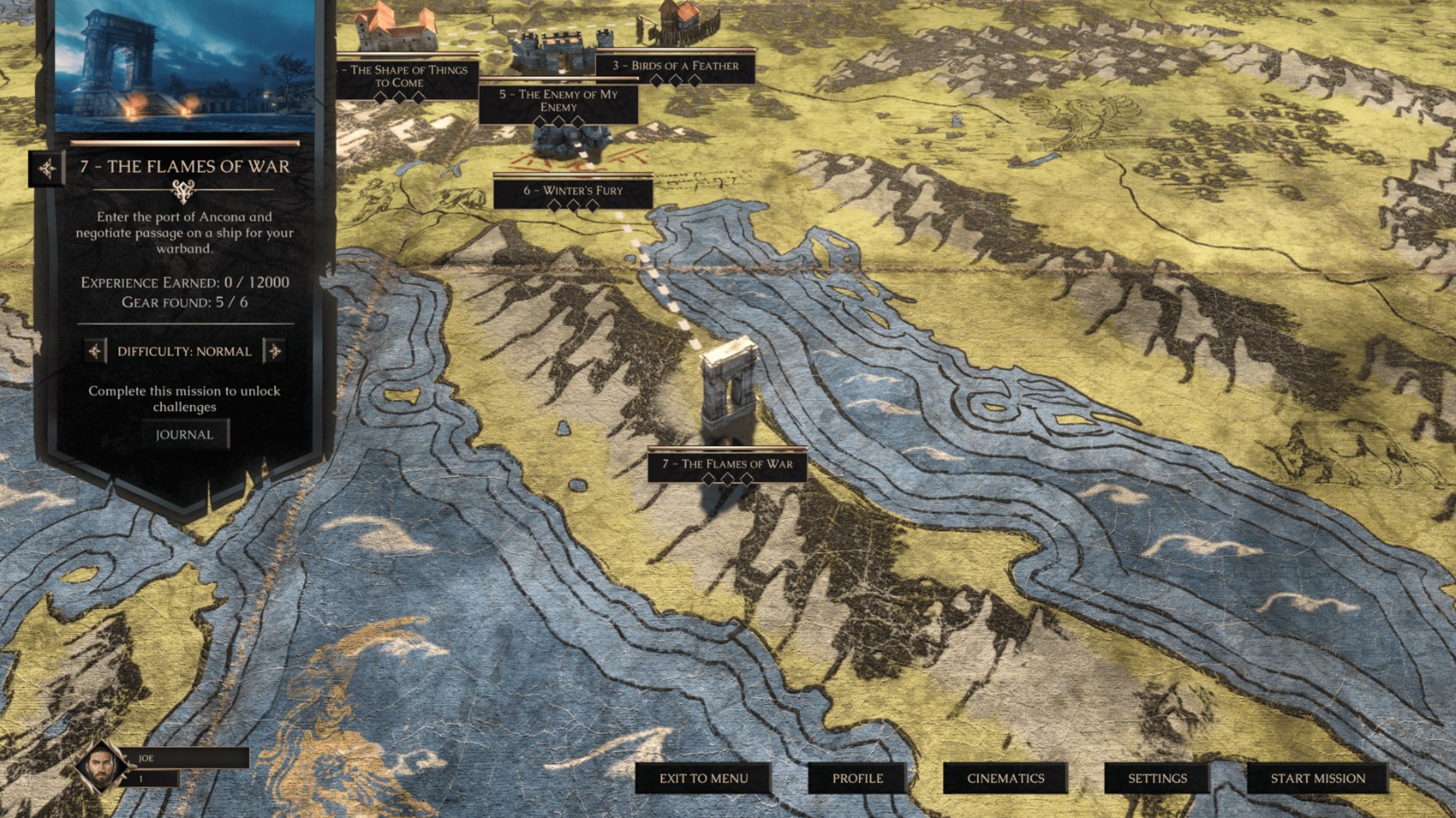Open the Profile screen
1456x818 pixels.
856,779
